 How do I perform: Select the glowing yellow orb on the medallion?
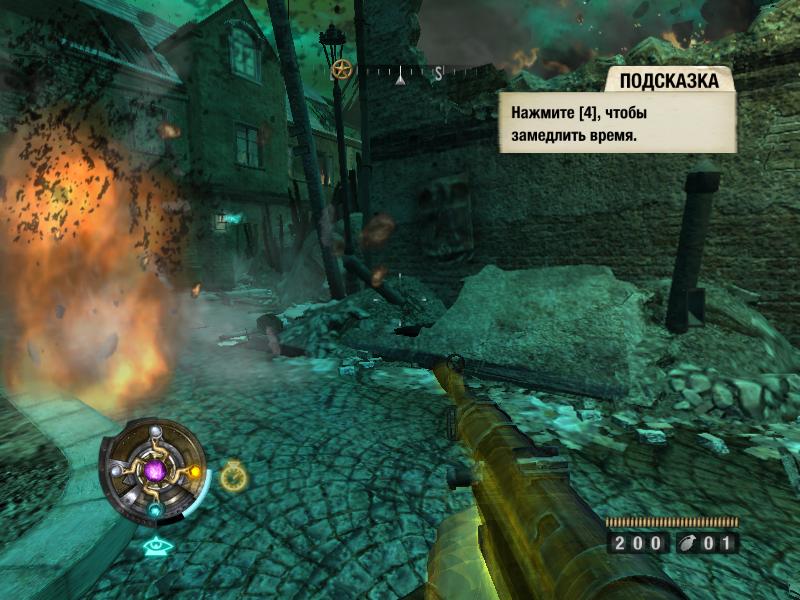coord(194,471)
